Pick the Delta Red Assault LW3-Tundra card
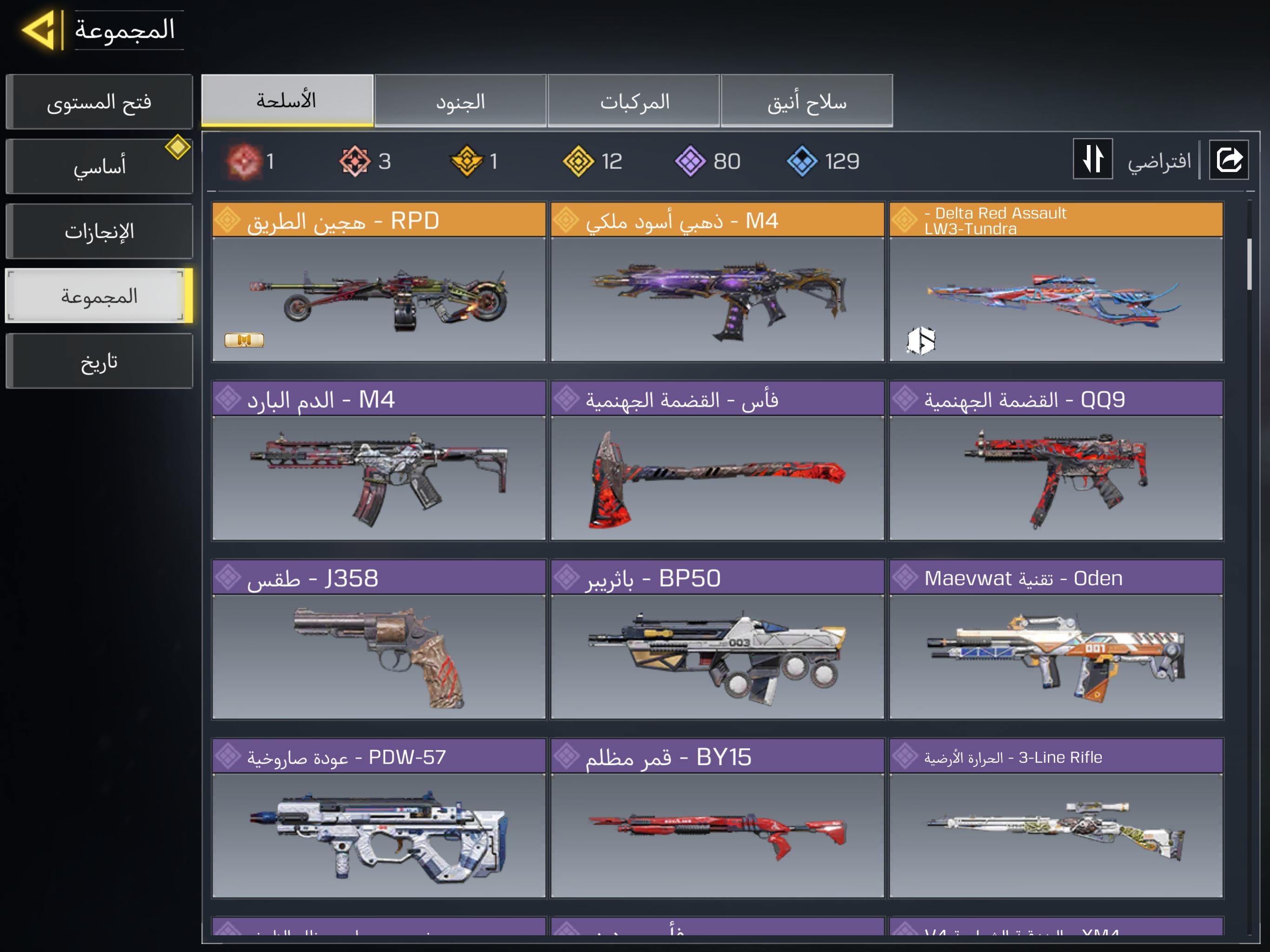Image resolution: width=1270 pixels, height=952 pixels. tap(1056, 282)
